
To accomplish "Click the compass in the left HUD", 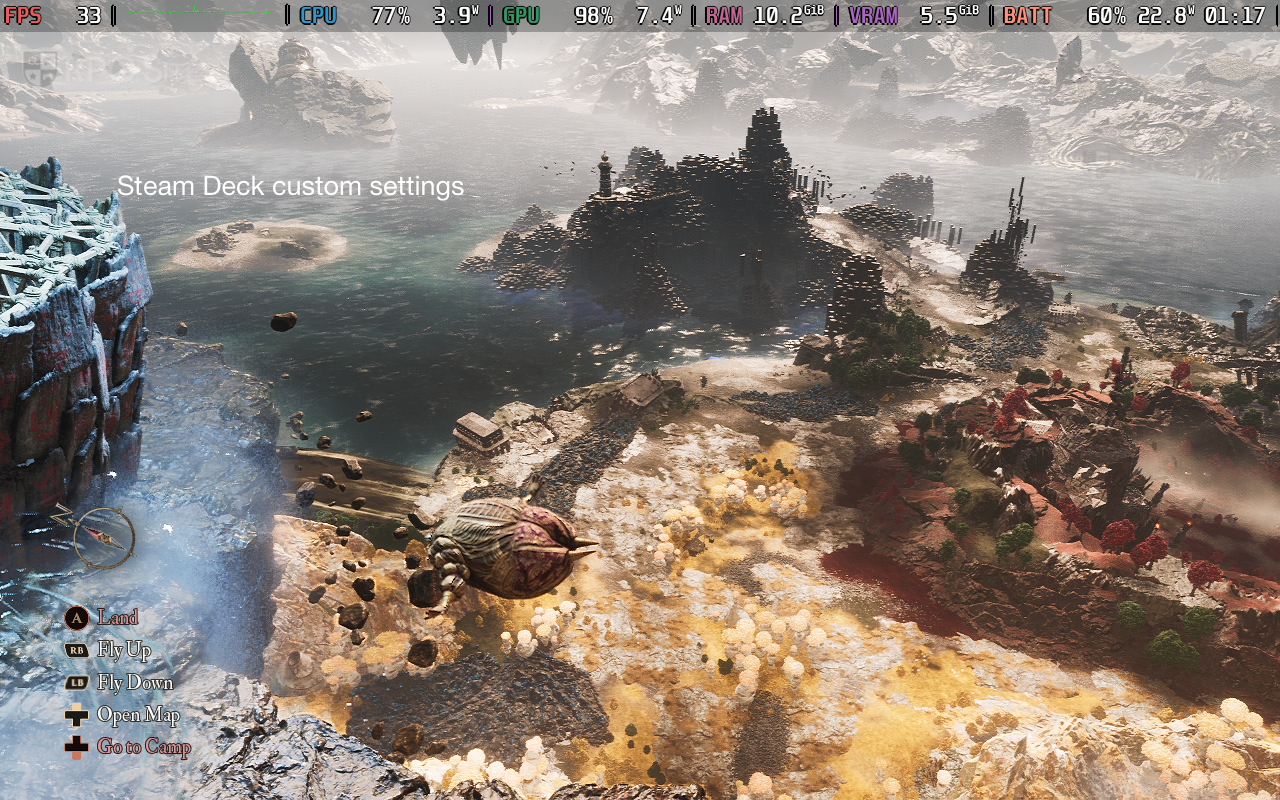I will click(x=103, y=538).
